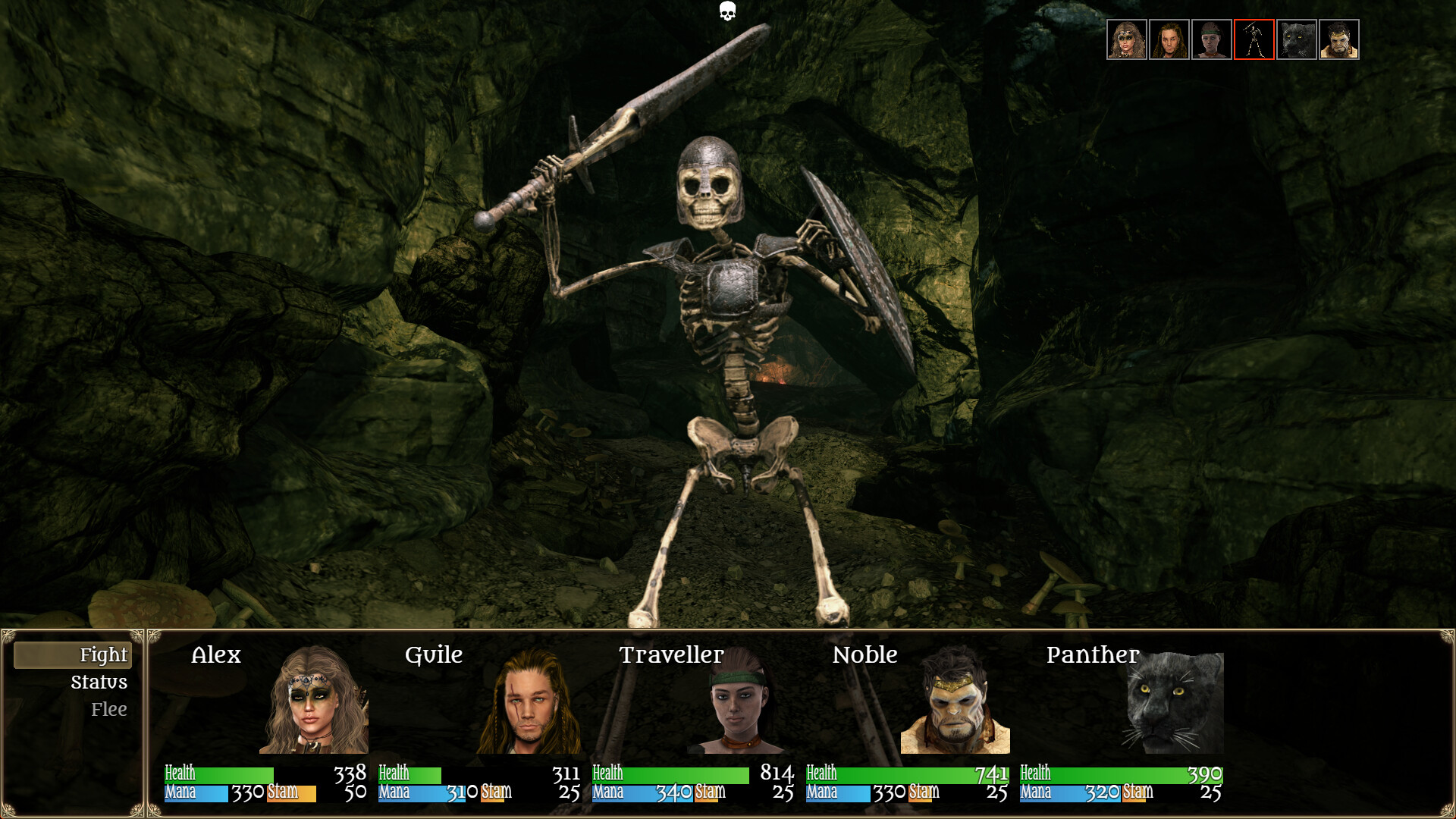The image size is (1456, 819).
Task: Click Panther's blue Mana bar
Action: coord(1069,795)
